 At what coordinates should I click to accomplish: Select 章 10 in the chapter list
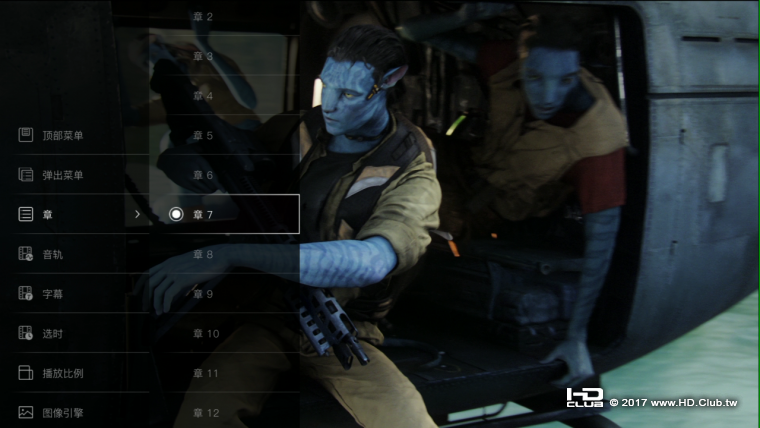(x=206, y=333)
